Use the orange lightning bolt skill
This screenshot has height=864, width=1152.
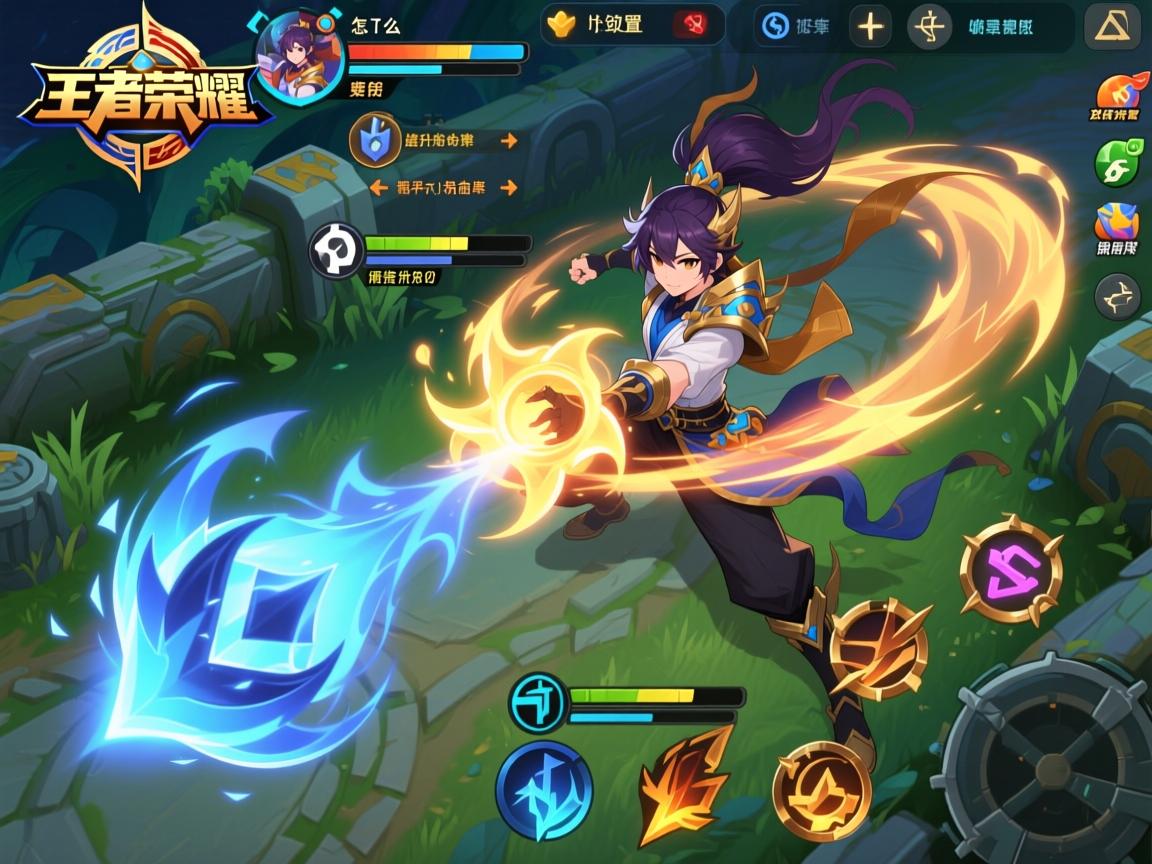(879, 649)
